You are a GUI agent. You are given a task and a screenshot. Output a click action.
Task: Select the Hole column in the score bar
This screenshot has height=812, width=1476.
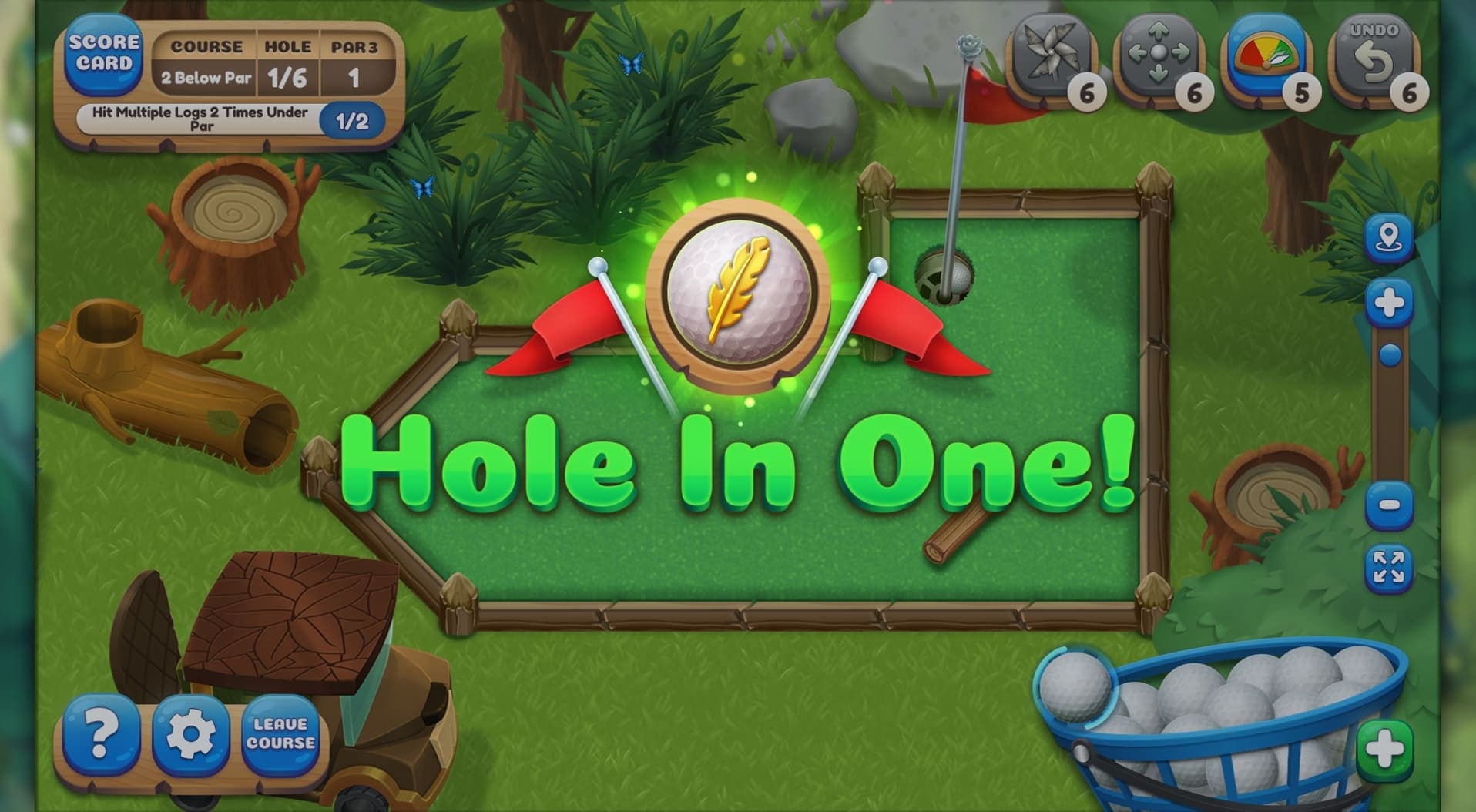coord(288,47)
